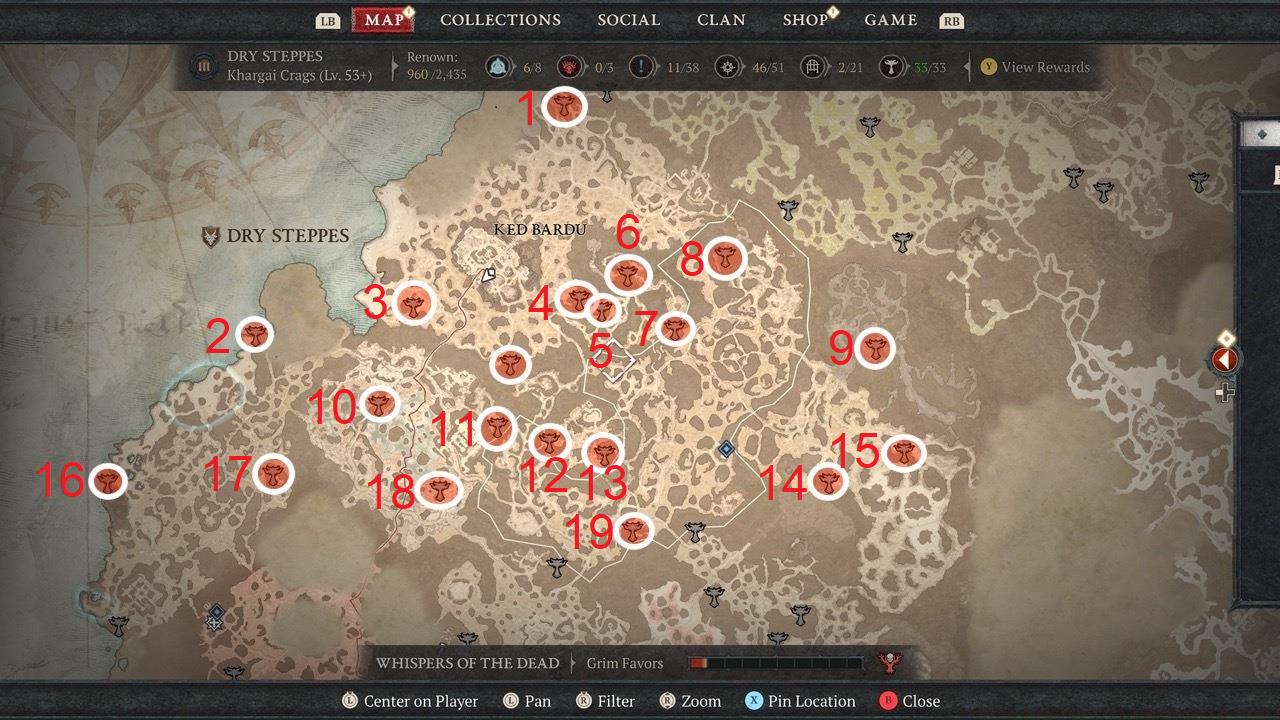Click the plus icon below the red arrow
The height and width of the screenshot is (720, 1280).
tap(1225, 392)
